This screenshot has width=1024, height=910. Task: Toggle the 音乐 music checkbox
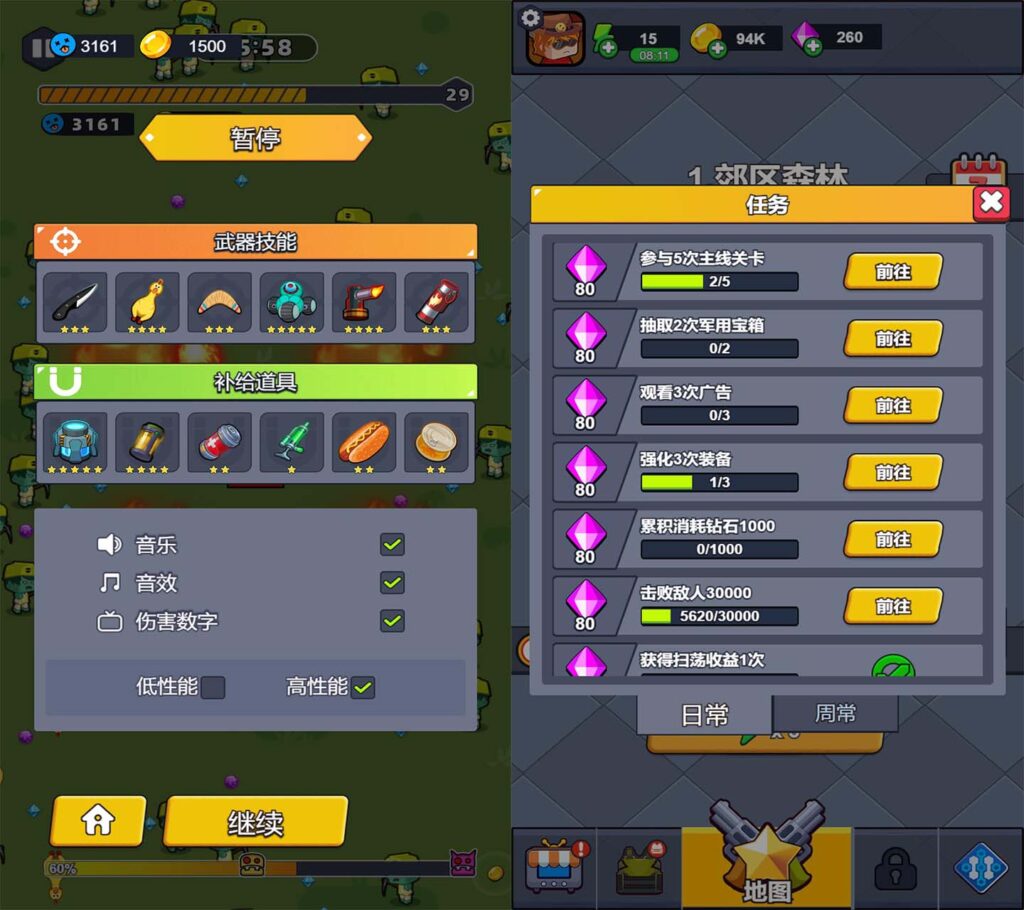click(392, 545)
